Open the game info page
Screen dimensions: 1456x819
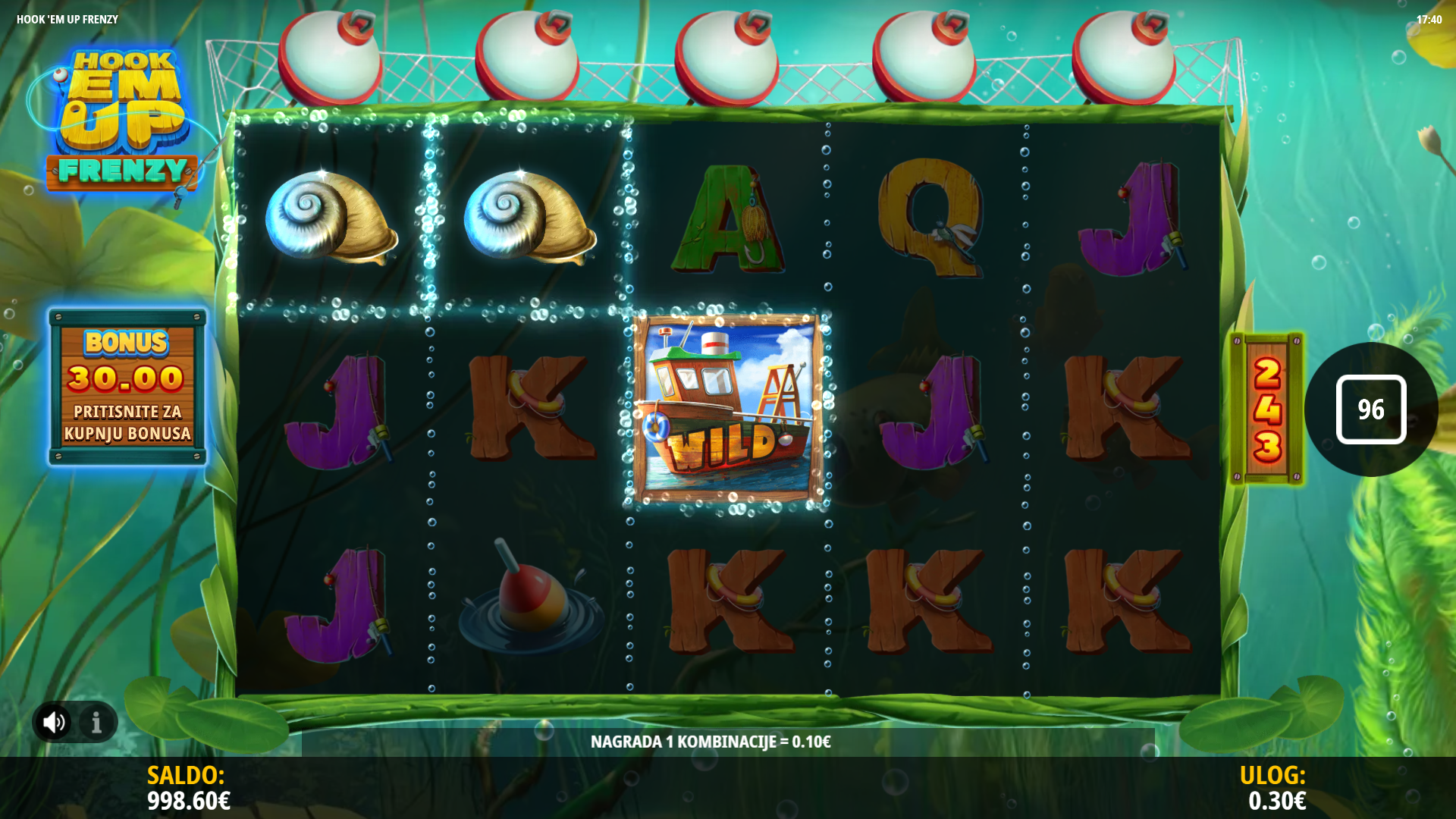(x=96, y=722)
